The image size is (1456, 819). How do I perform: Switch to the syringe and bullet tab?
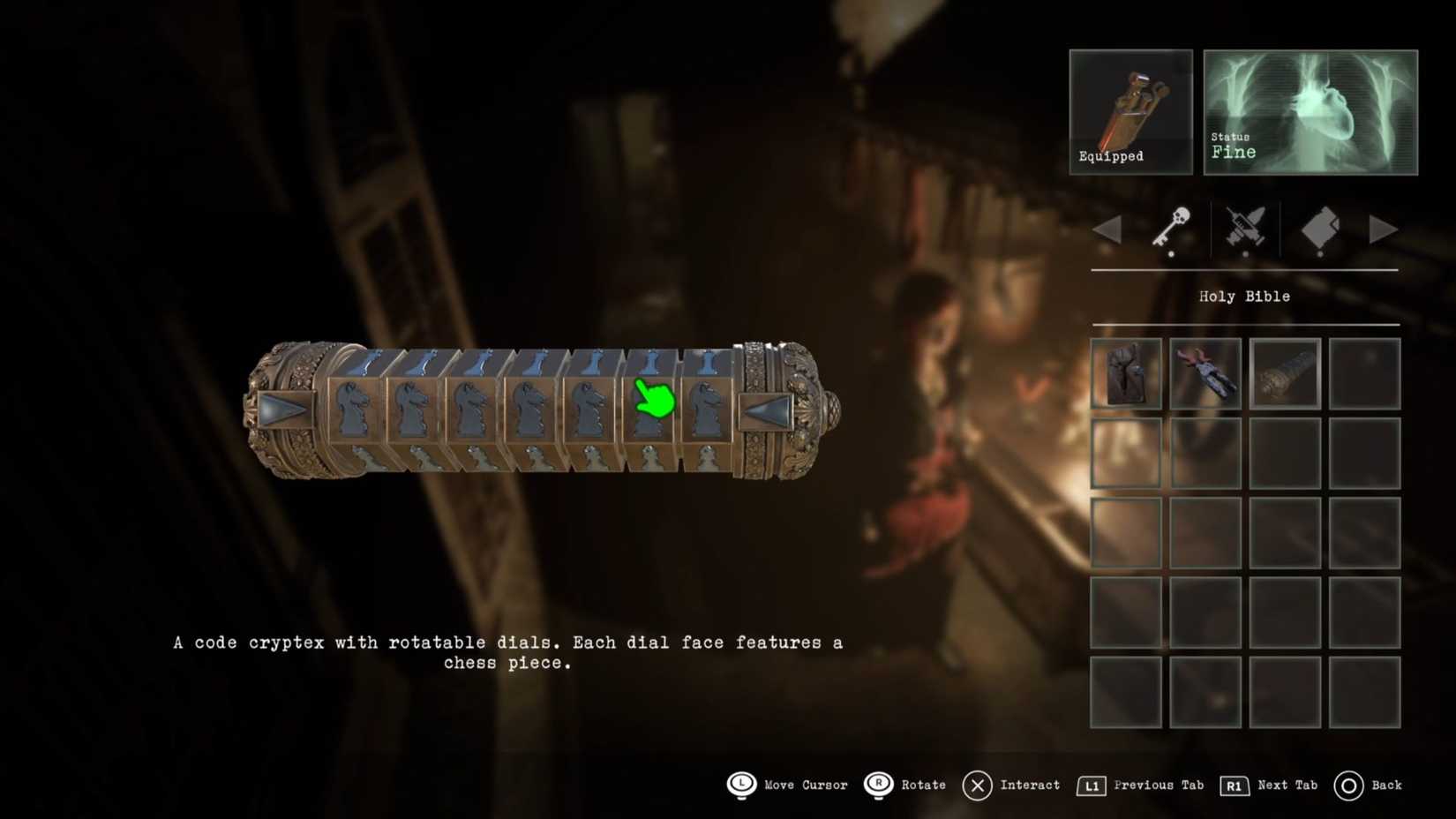pos(1245,228)
